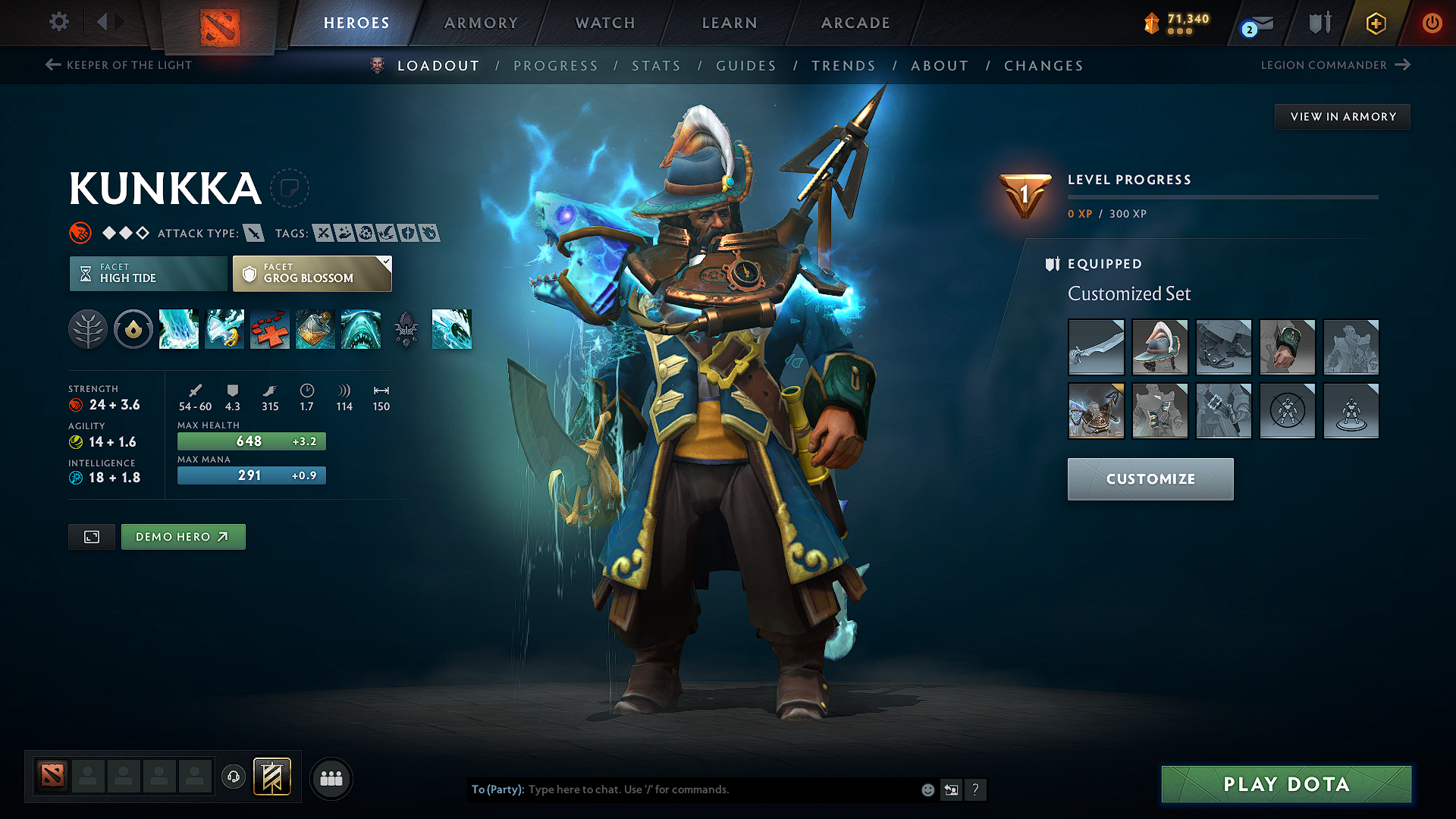Open the ARCADE menu item
1456x819 pixels.
click(855, 23)
